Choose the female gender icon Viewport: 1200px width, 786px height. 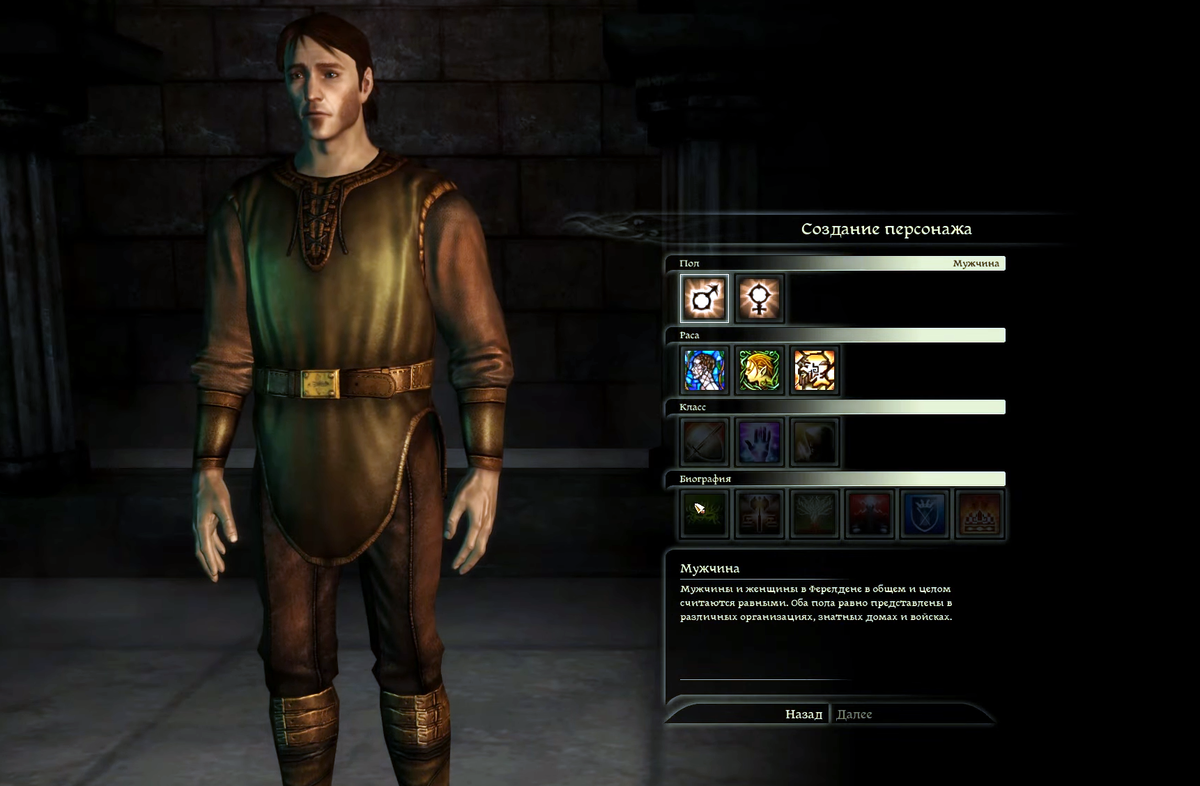click(x=760, y=298)
